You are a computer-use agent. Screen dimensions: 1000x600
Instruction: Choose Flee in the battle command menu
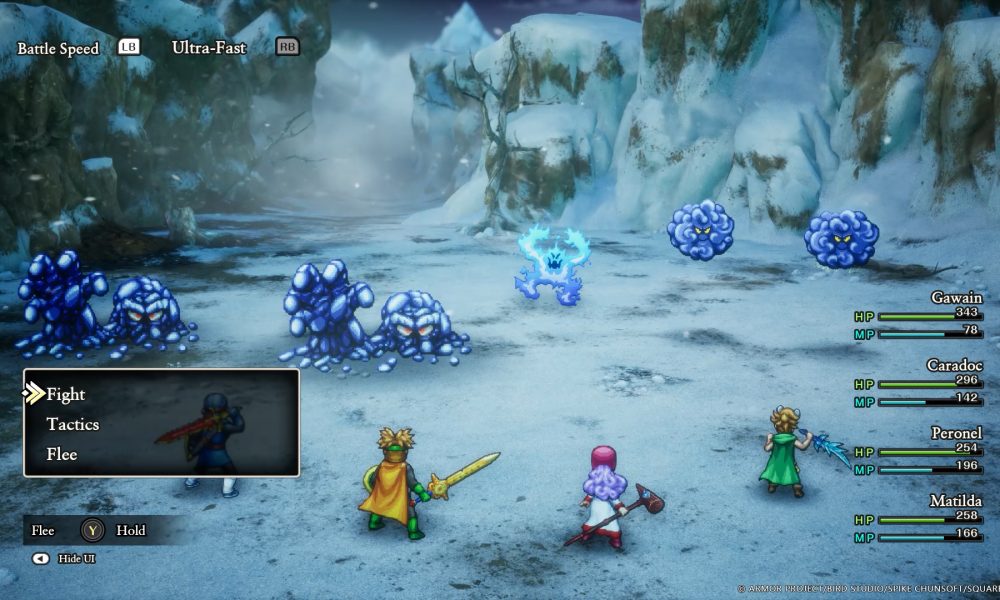(x=62, y=454)
